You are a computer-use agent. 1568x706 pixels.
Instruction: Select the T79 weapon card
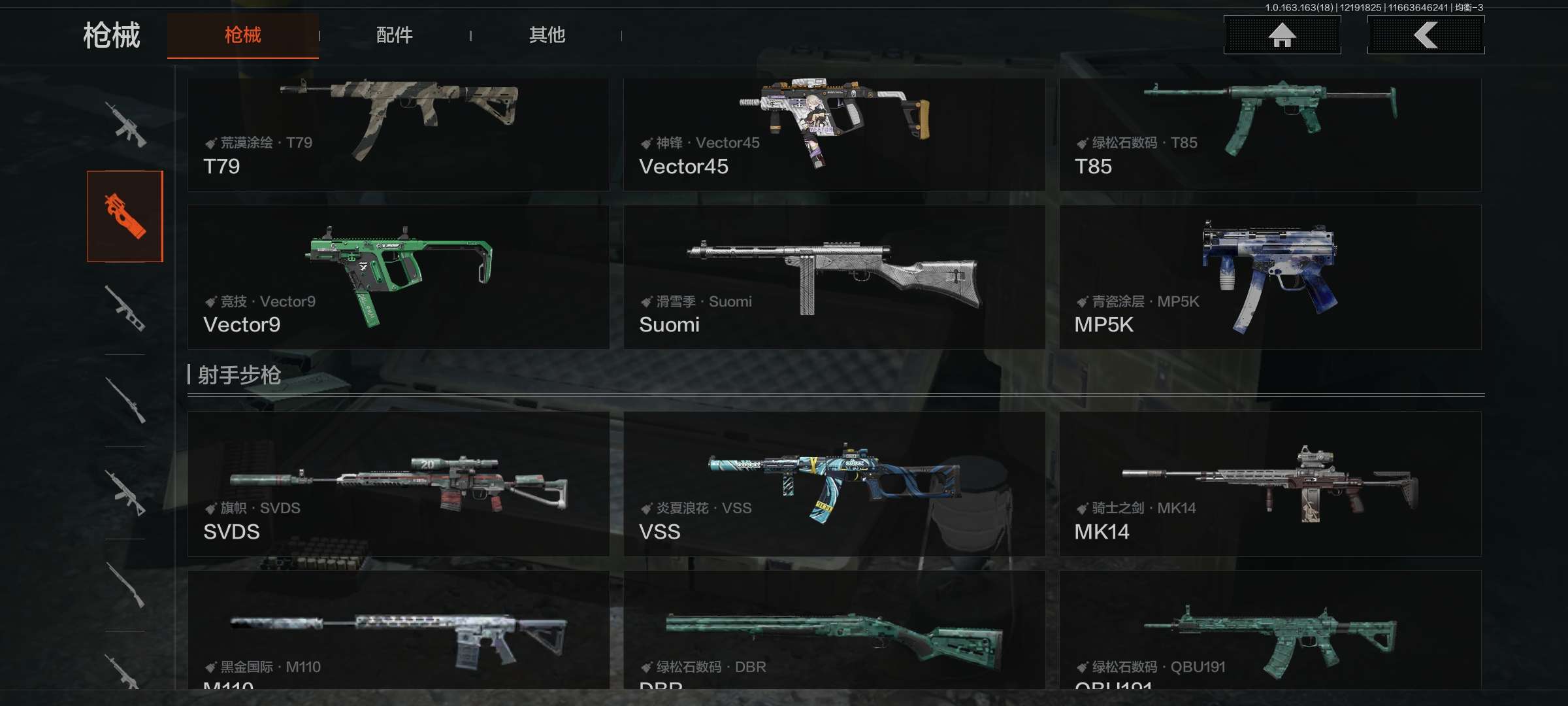398,134
